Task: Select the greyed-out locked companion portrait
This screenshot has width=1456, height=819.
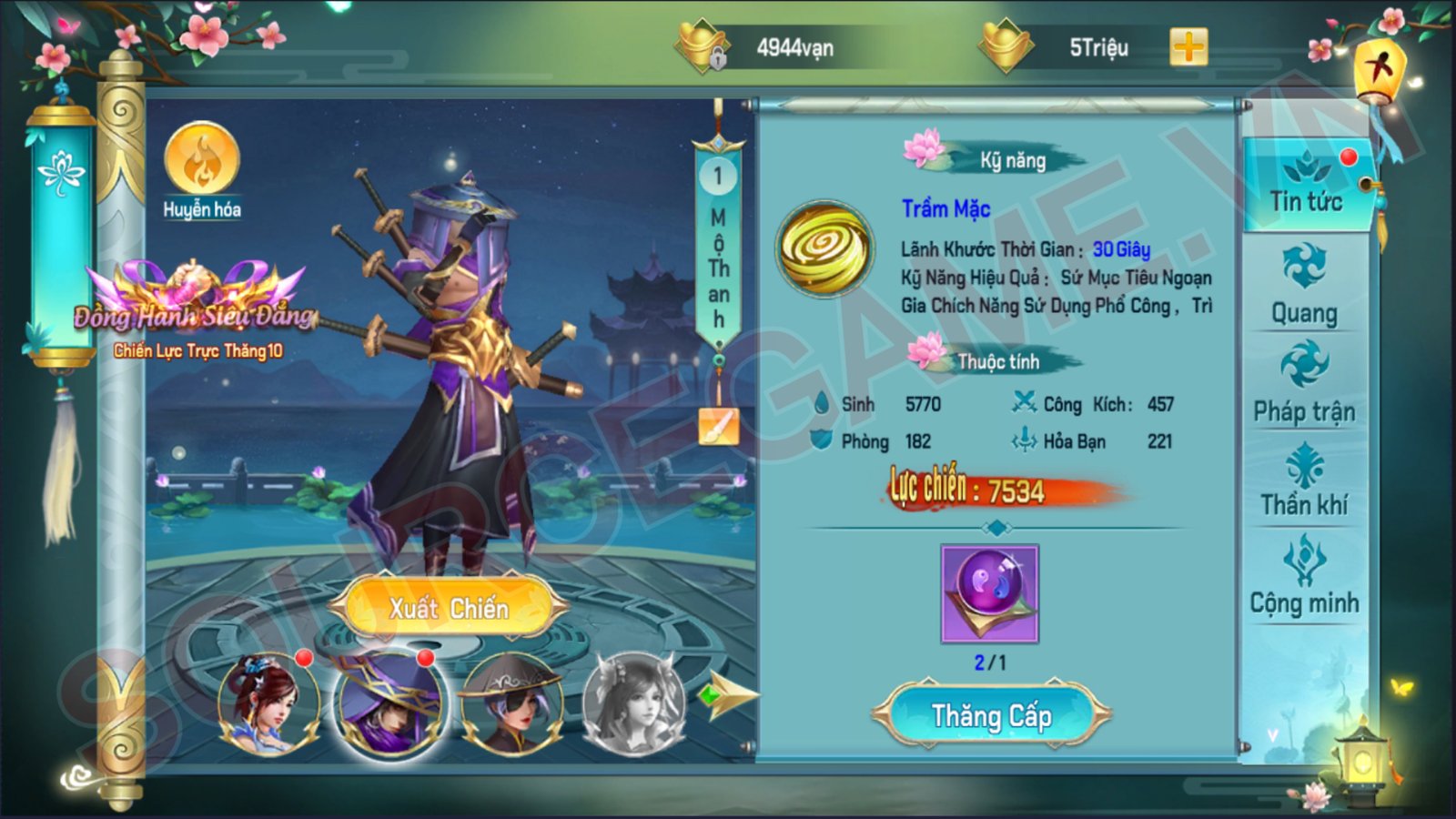Action: click(633, 704)
